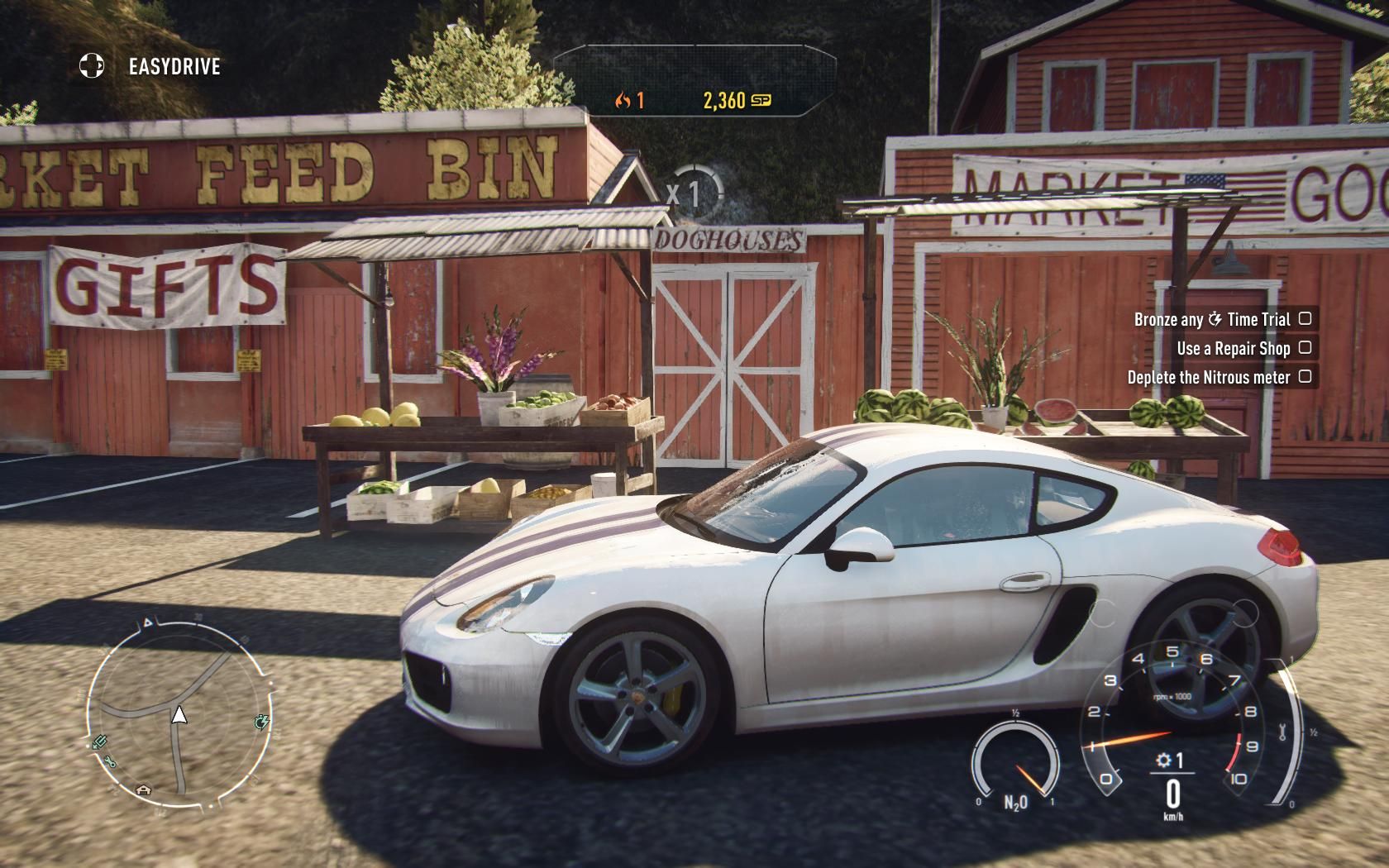Click the repair shop wrench marker on minimap
Image resolution: width=1389 pixels, height=868 pixels.
click(x=111, y=762)
